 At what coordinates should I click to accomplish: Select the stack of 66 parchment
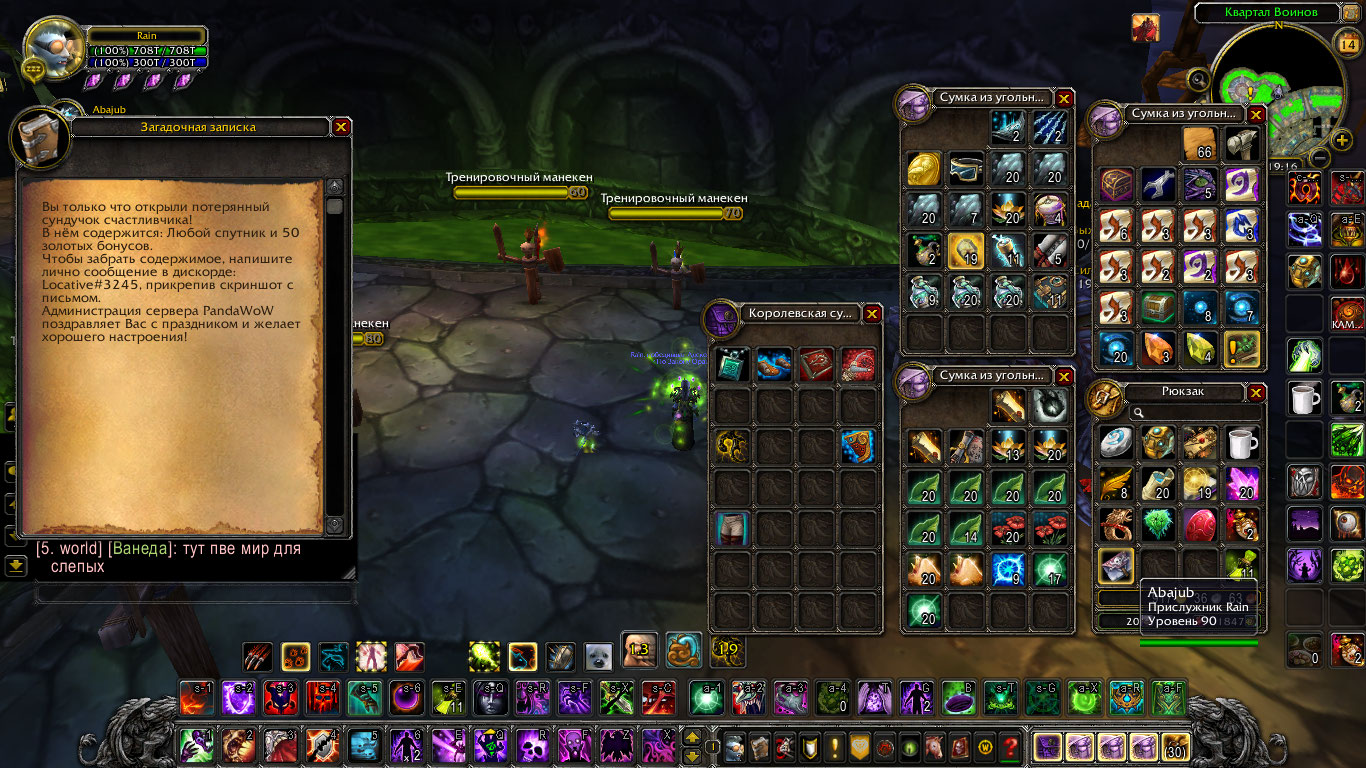tap(1199, 144)
